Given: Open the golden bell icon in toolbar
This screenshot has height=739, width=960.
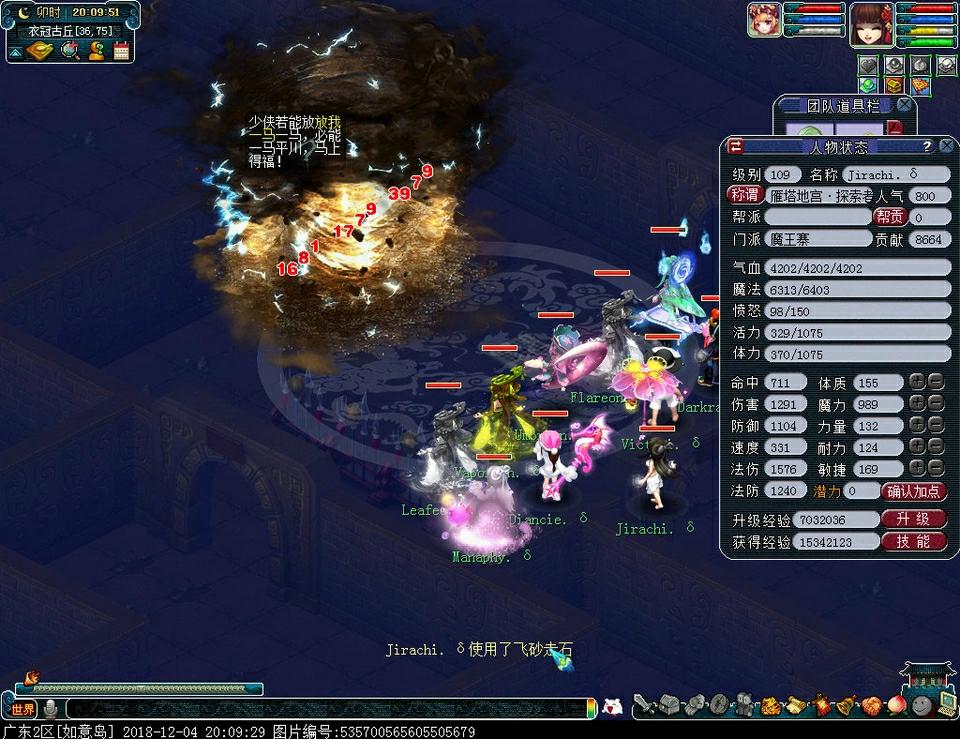Looking at the screenshot, I should (846, 706).
